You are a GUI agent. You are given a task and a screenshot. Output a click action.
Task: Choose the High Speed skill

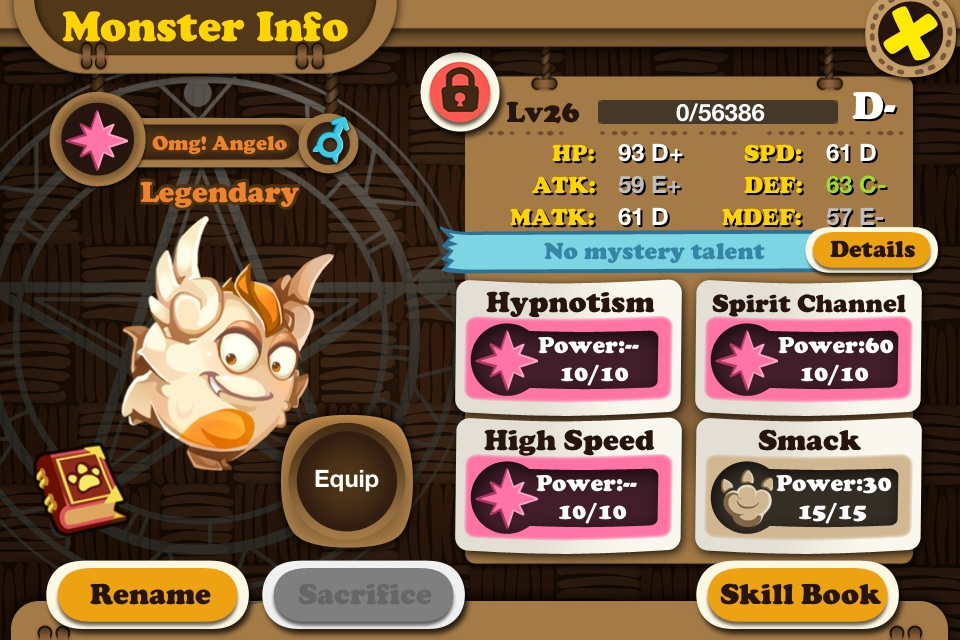click(568, 484)
